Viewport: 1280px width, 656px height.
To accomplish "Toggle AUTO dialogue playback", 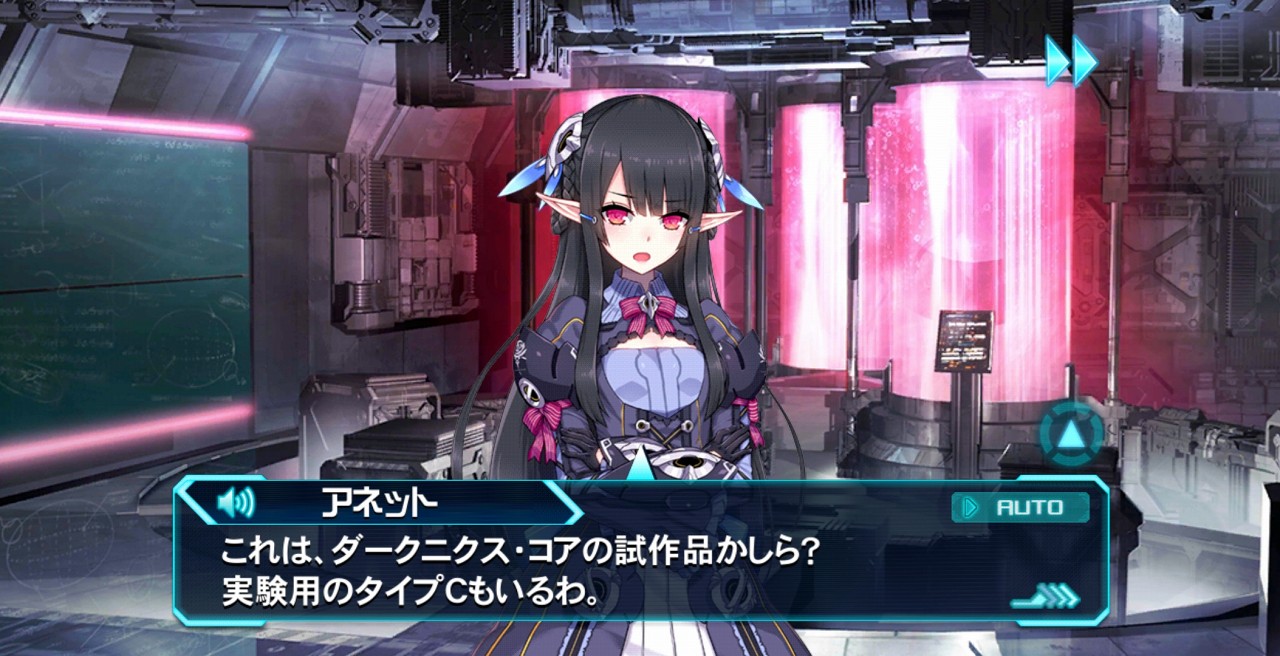I will tap(1020, 507).
